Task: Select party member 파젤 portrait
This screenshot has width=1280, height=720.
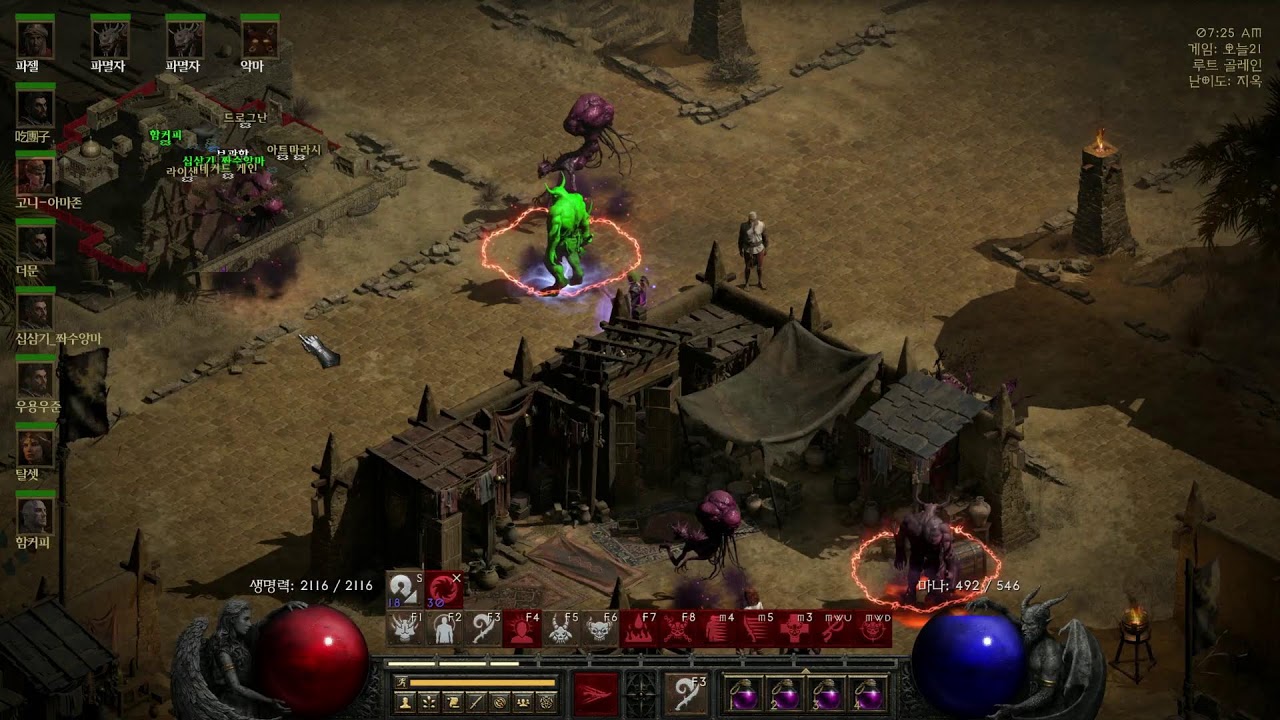Action: (35, 39)
